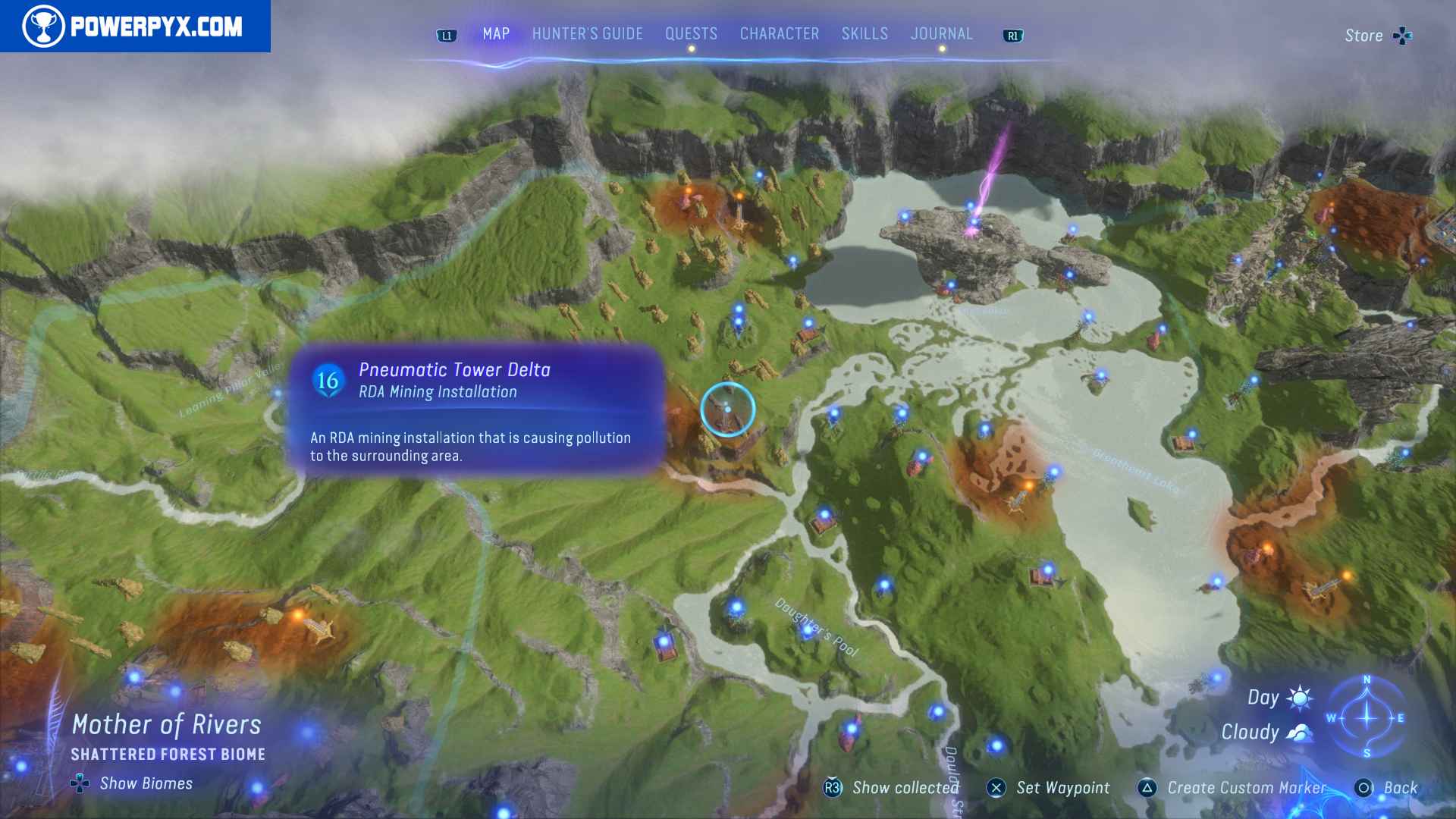Screen dimensions: 1456x819
Task: Click the L1 shoulder button icon
Action: [446, 34]
